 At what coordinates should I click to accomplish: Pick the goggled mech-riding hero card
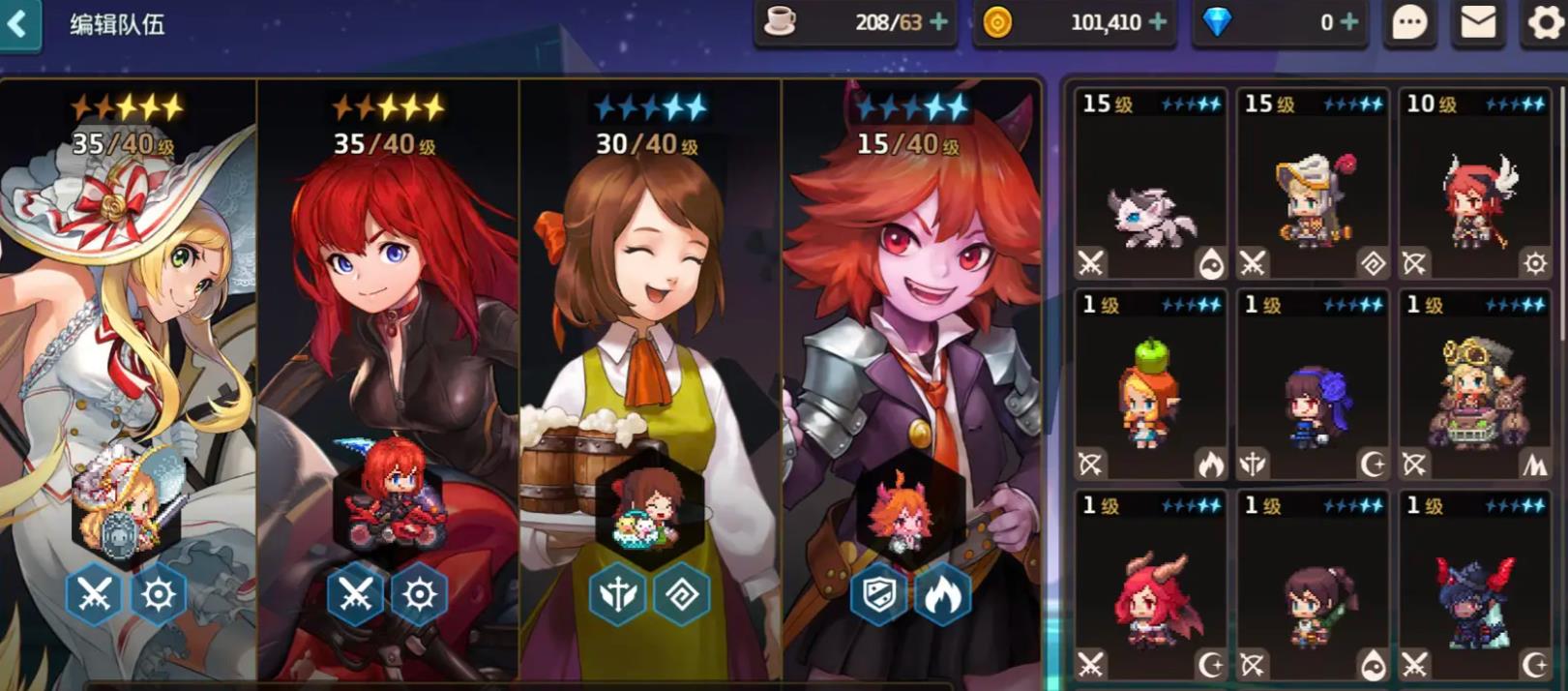(x=1474, y=385)
